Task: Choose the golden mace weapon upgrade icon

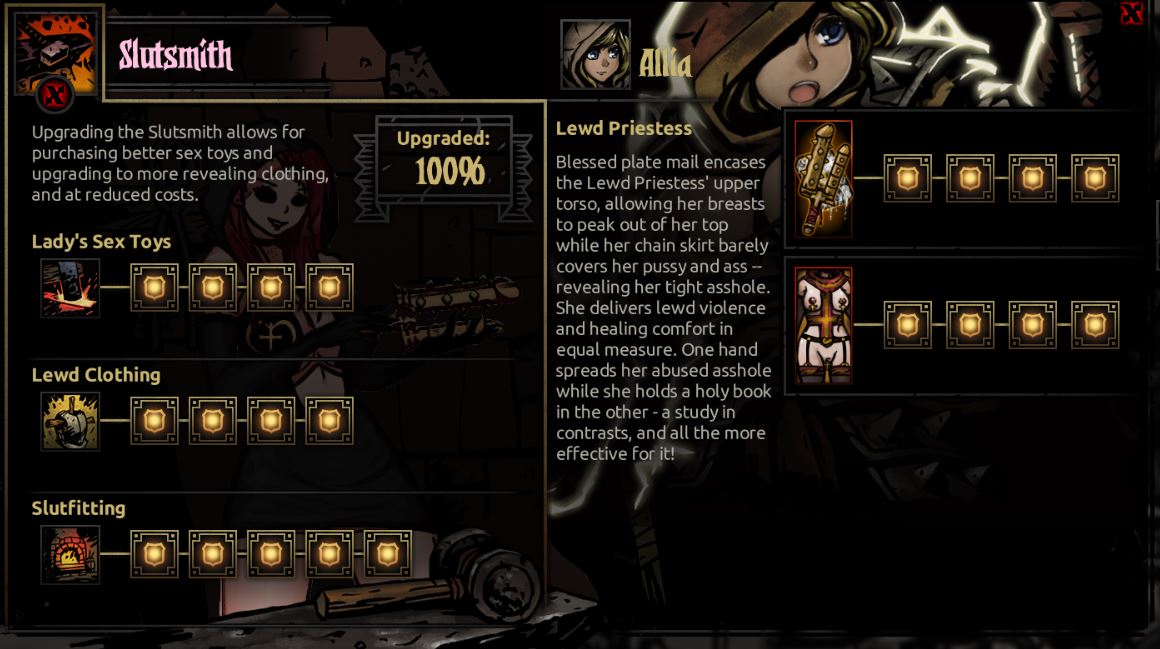Action: click(x=823, y=179)
